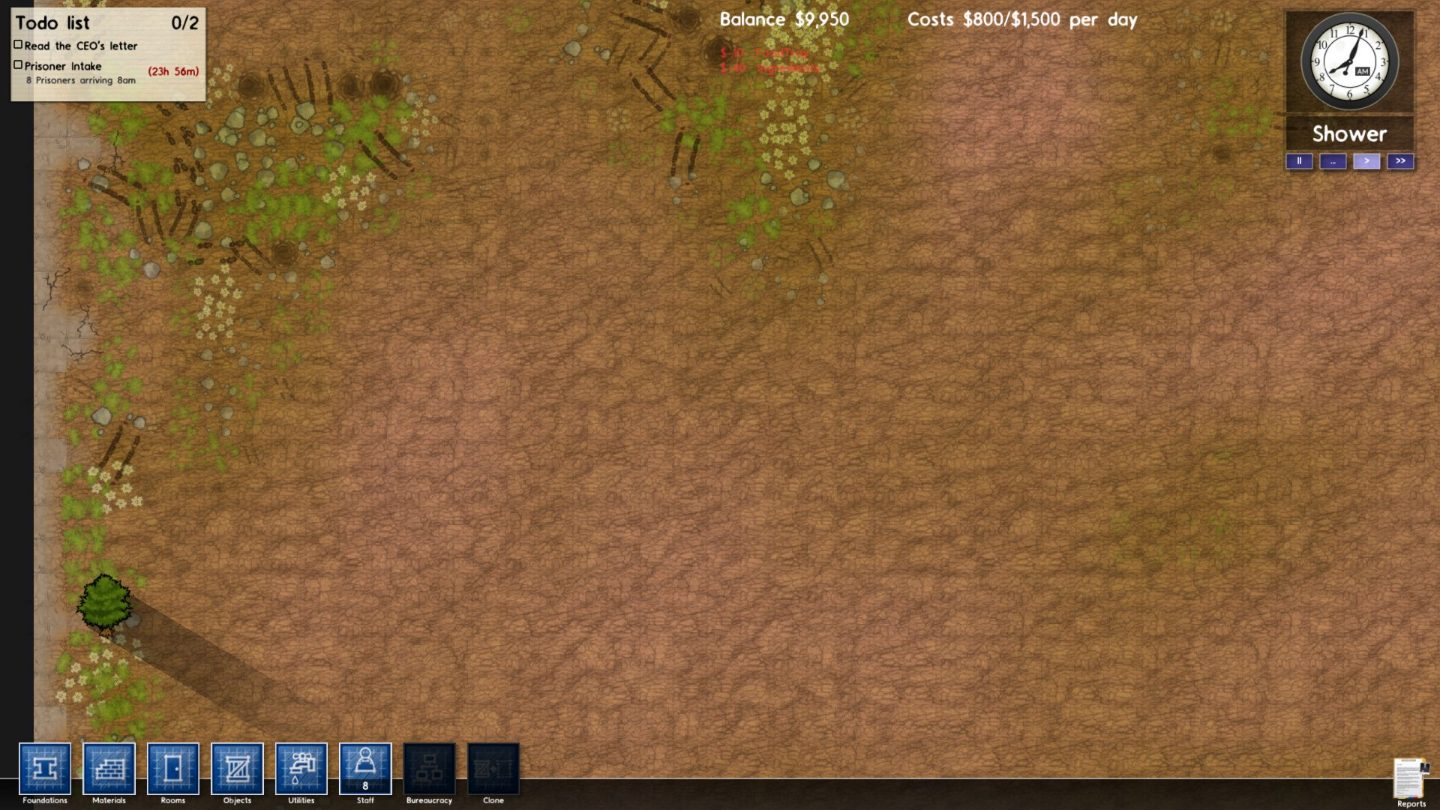Switch to fast-forward game speed
This screenshot has width=1440, height=810.
coord(1400,161)
